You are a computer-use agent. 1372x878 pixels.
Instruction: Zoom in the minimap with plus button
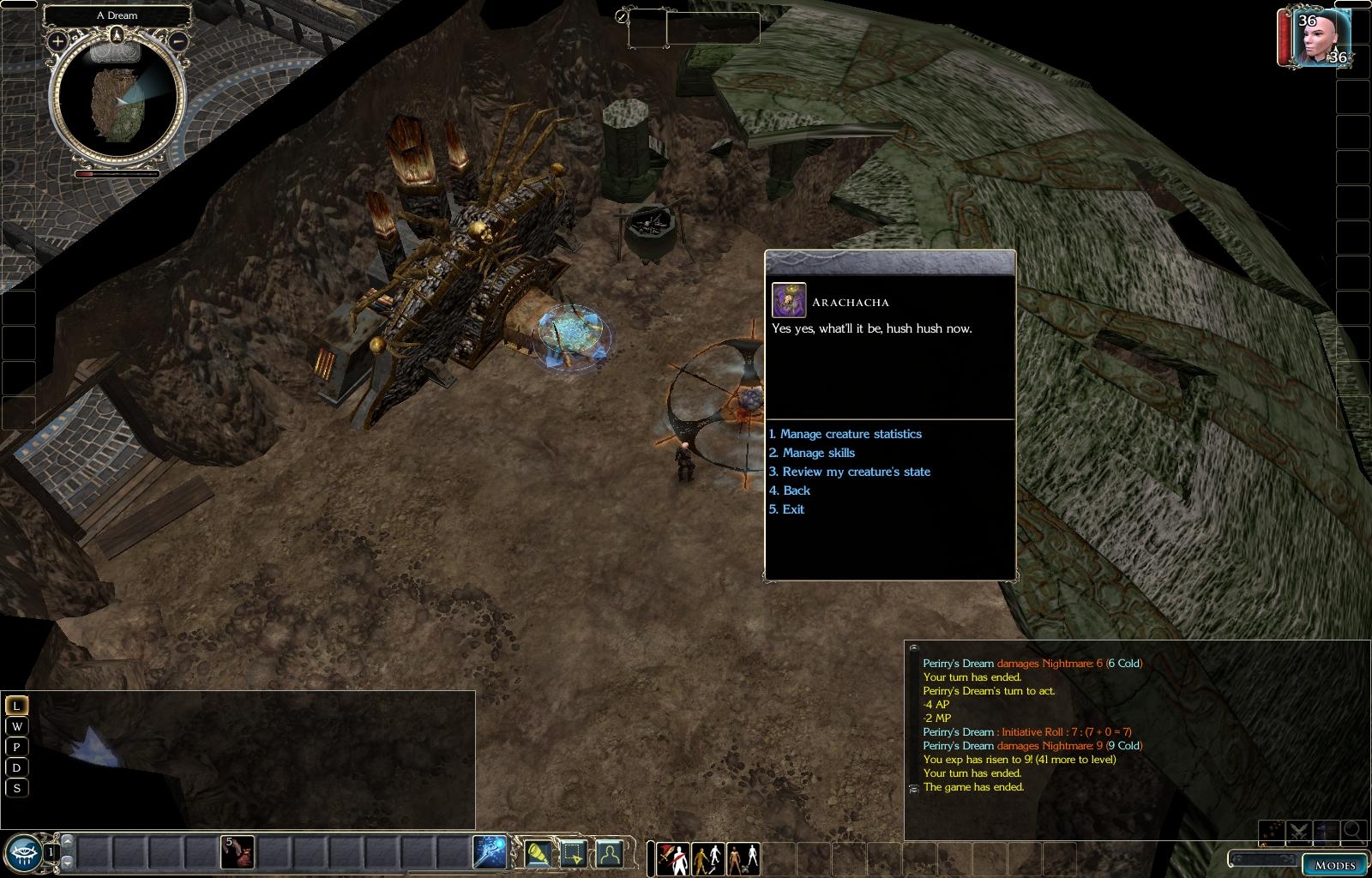click(x=57, y=40)
